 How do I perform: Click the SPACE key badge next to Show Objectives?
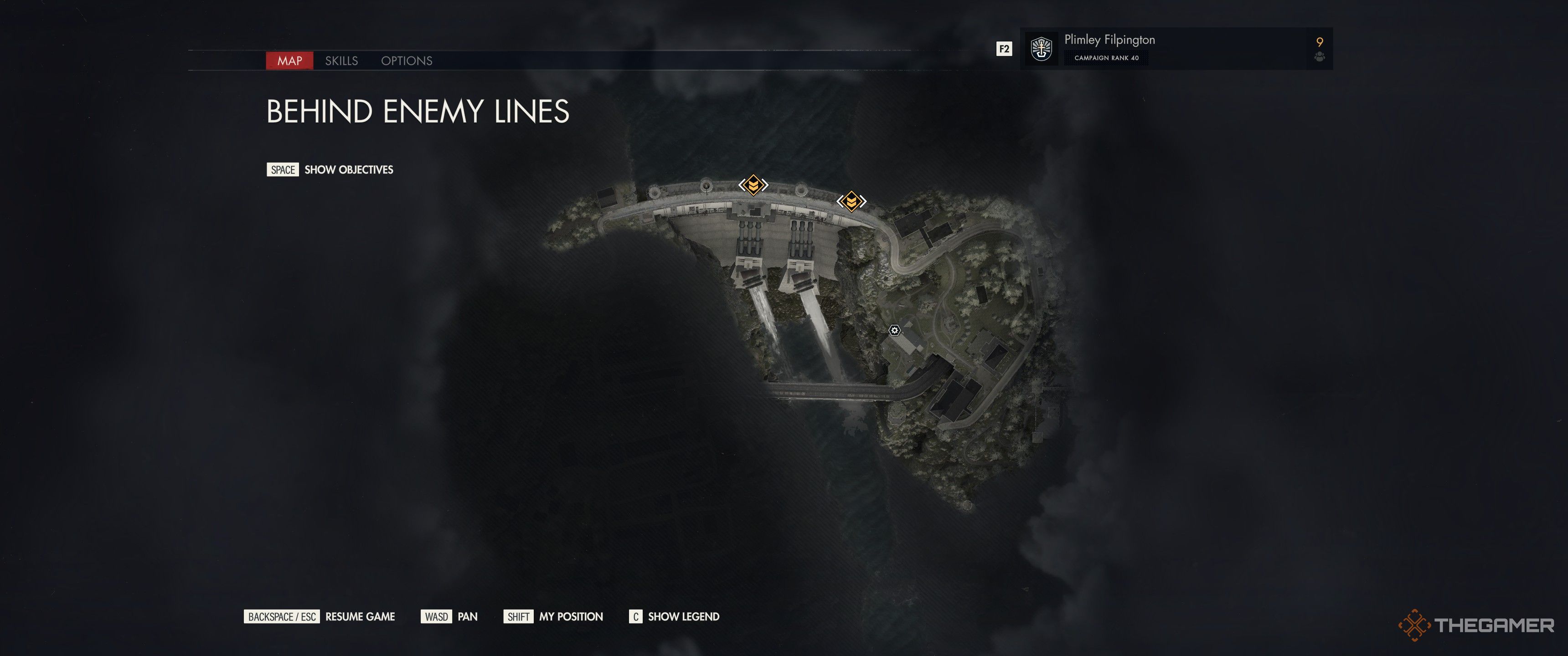[283, 170]
